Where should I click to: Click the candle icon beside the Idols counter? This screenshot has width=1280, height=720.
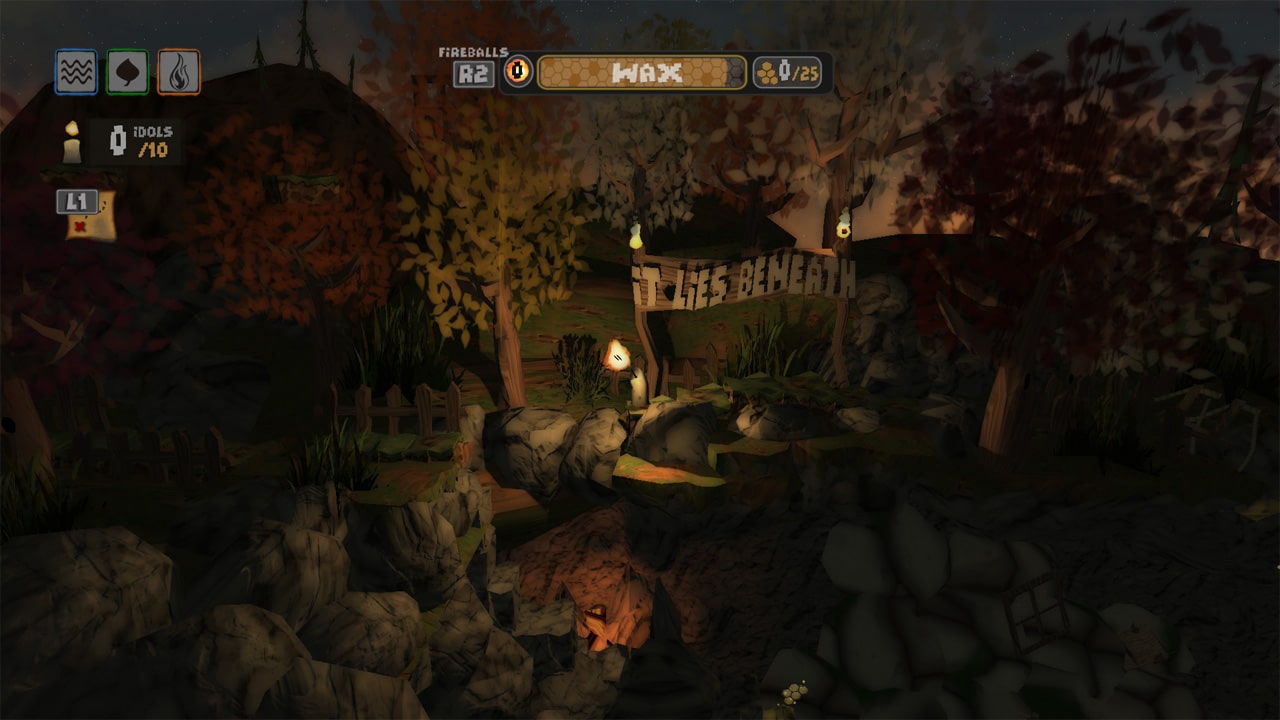[71, 141]
